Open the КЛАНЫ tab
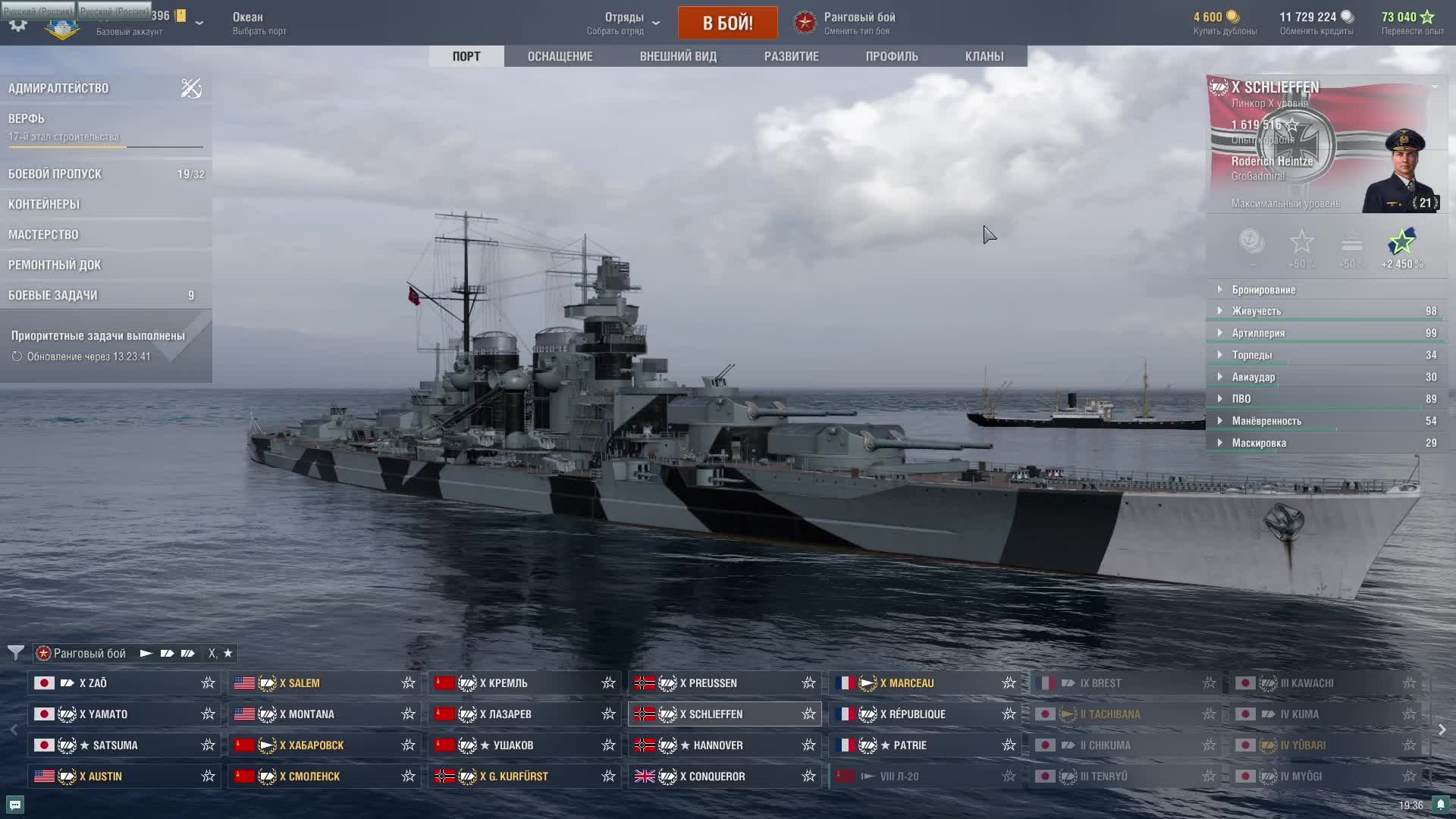The height and width of the screenshot is (819, 1456). (x=984, y=56)
